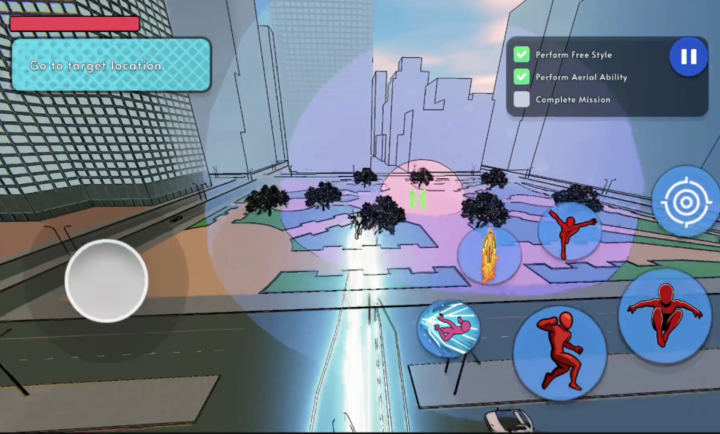This screenshot has height=434, width=720.
Task: Tap the red hero punch button
Action: click(559, 351)
